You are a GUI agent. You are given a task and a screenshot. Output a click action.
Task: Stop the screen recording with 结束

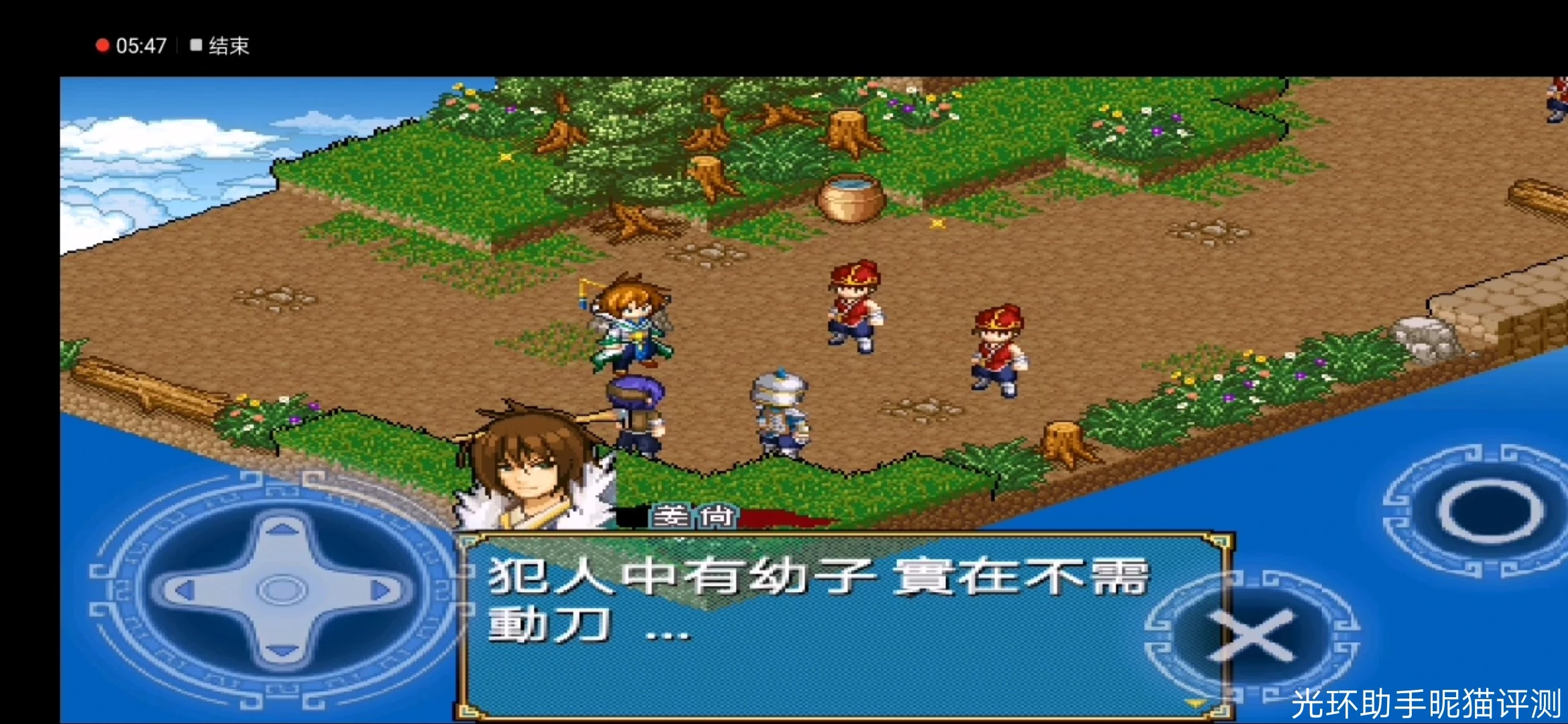coord(220,46)
